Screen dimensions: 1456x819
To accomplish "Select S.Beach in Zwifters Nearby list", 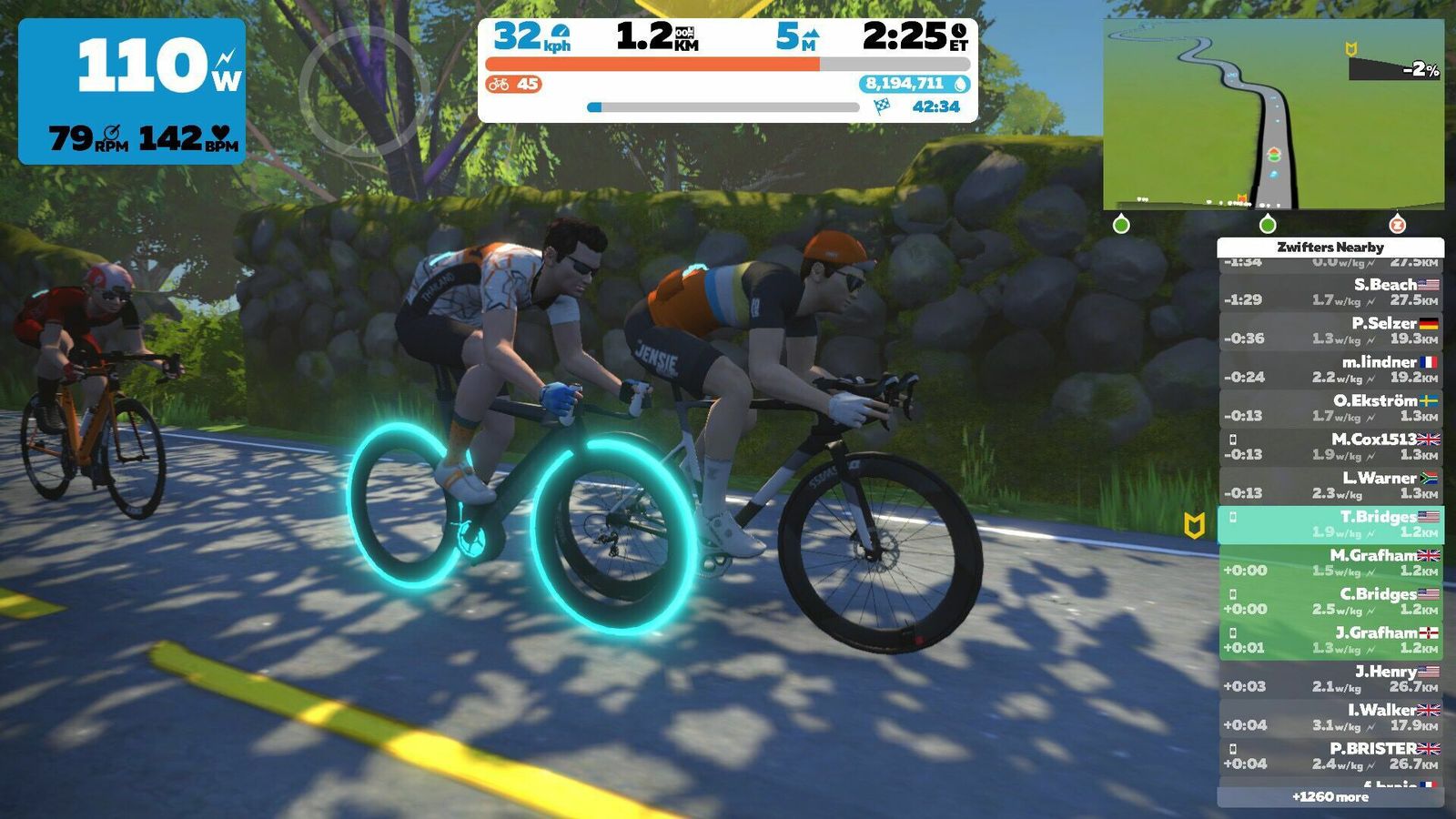I will pos(1330,292).
